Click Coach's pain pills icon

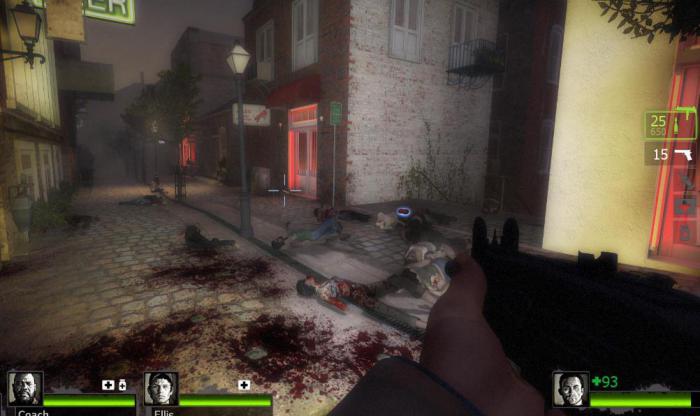(x=122, y=385)
